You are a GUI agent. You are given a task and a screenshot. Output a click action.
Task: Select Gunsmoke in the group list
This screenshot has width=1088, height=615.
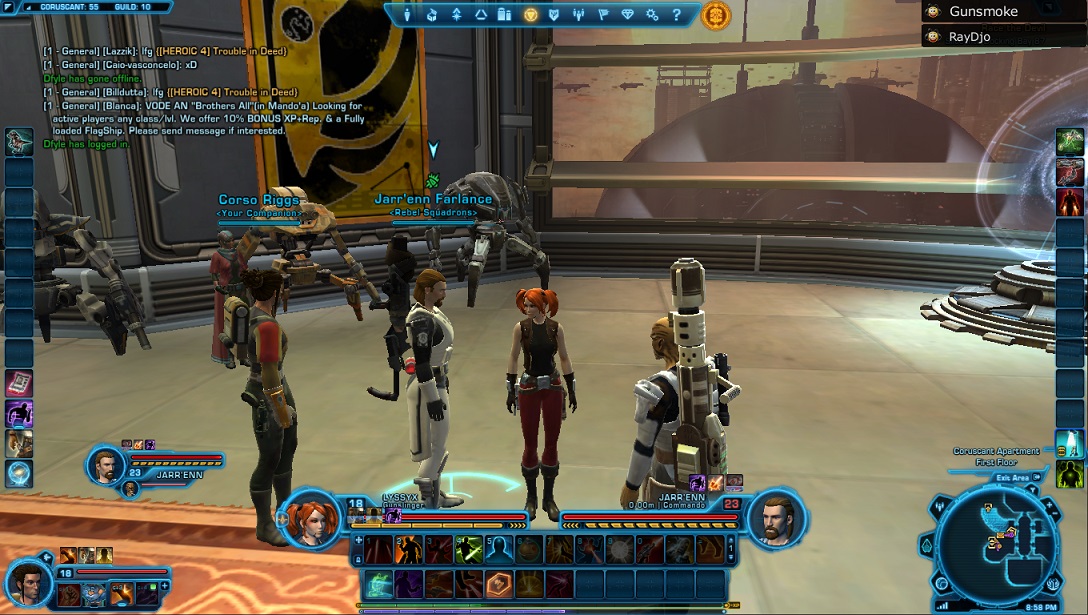[983, 12]
